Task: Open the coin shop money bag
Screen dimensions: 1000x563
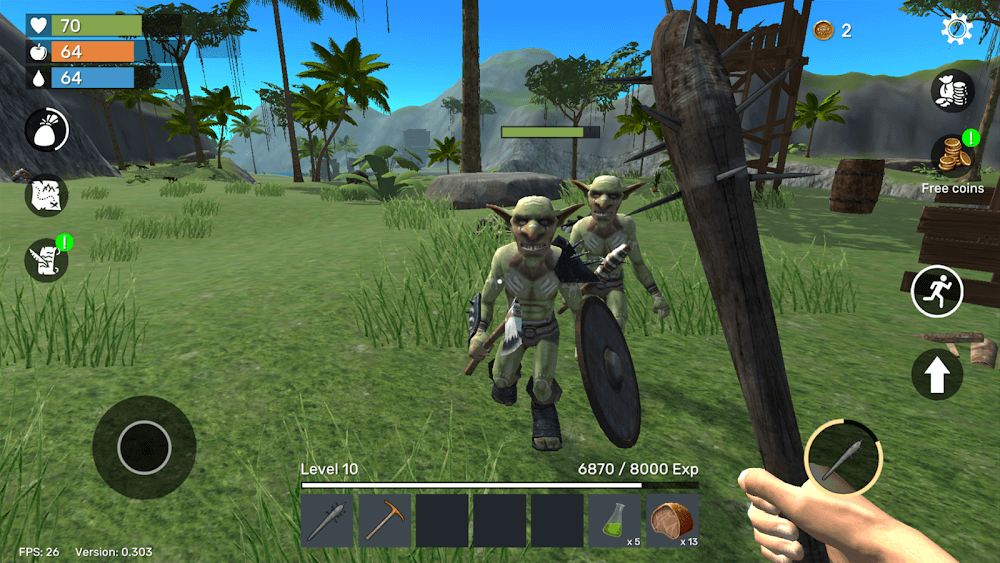Action: click(952, 91)
